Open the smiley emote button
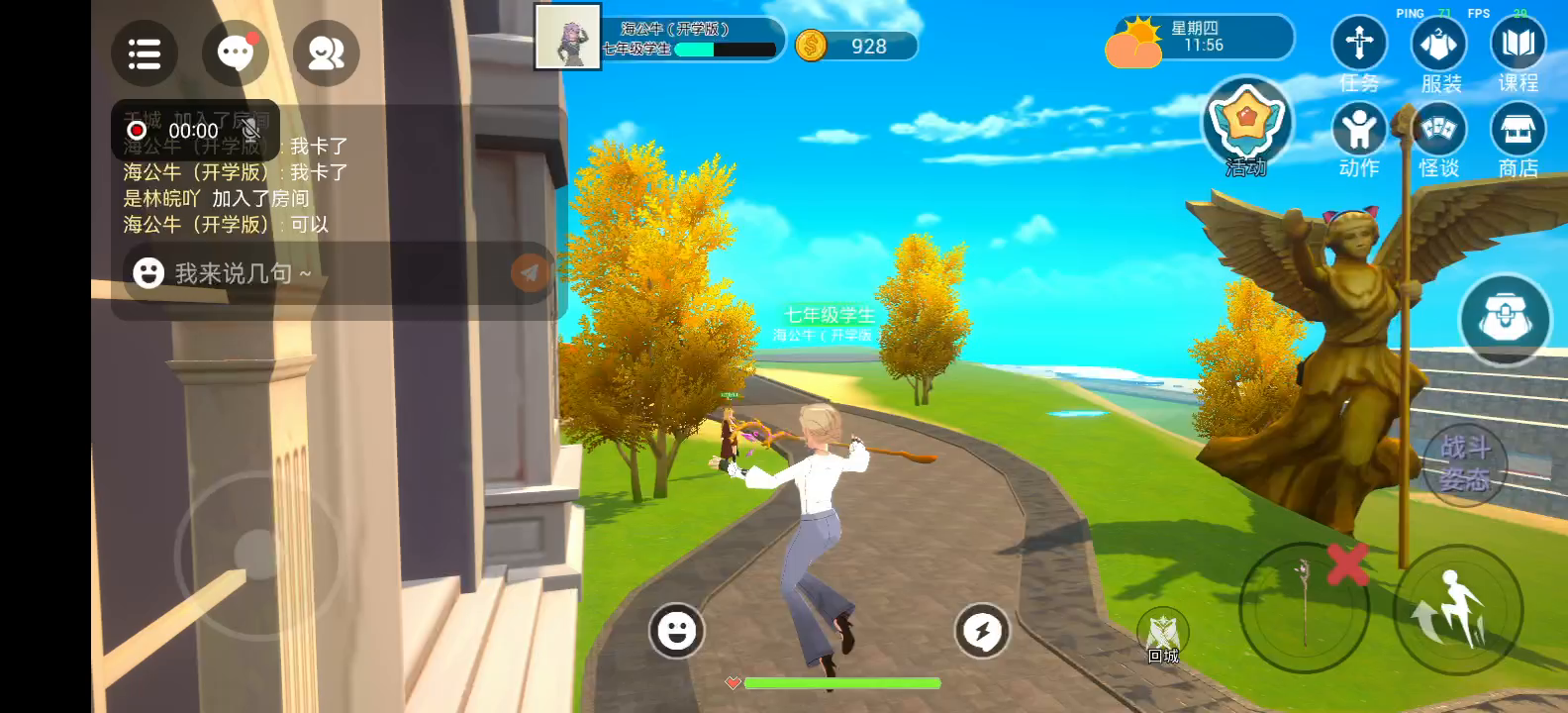The width and height of the screenshot is (1568, 713). click(677, 630)
